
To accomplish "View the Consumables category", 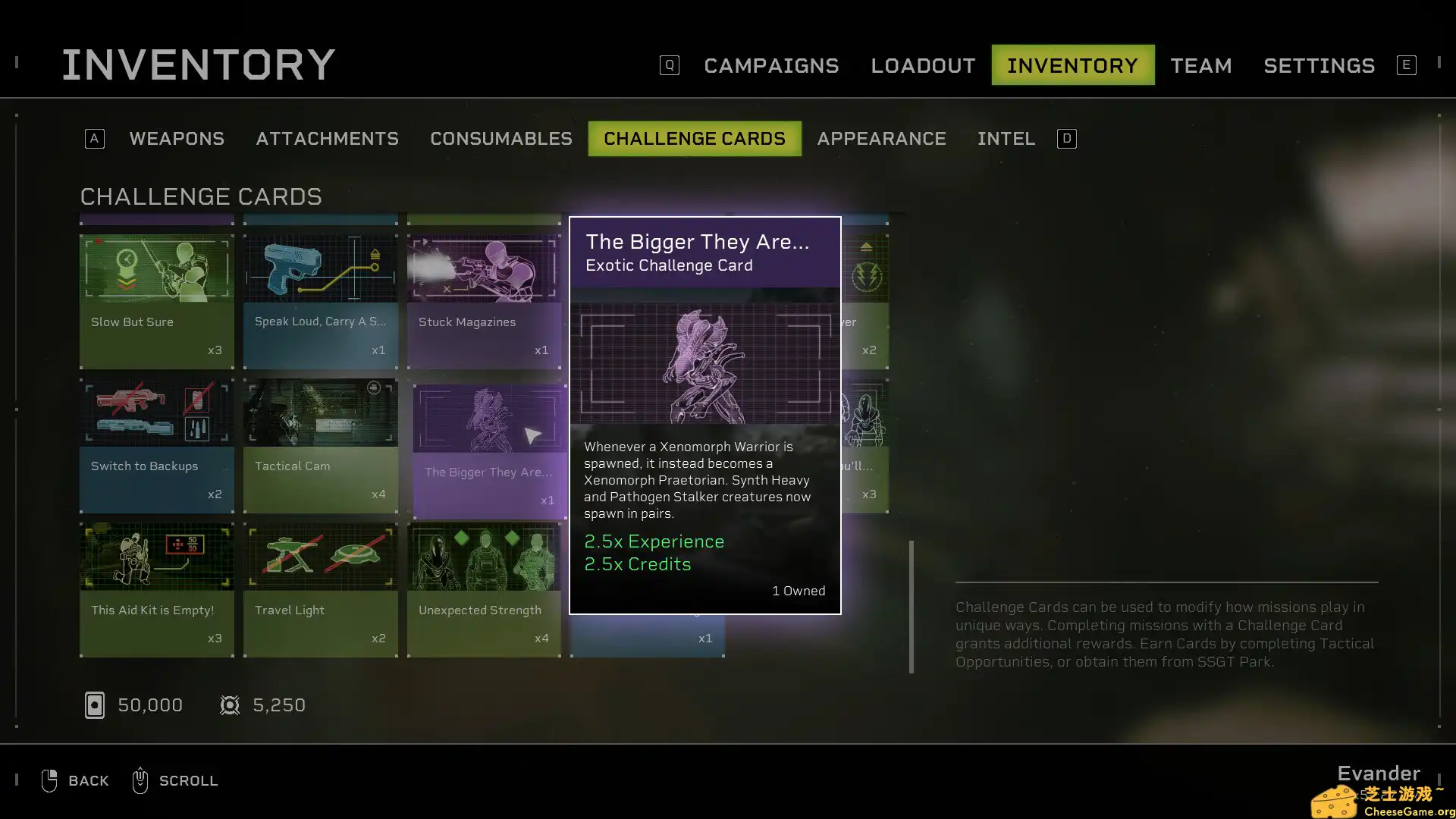I will click(x=500, y=139).
